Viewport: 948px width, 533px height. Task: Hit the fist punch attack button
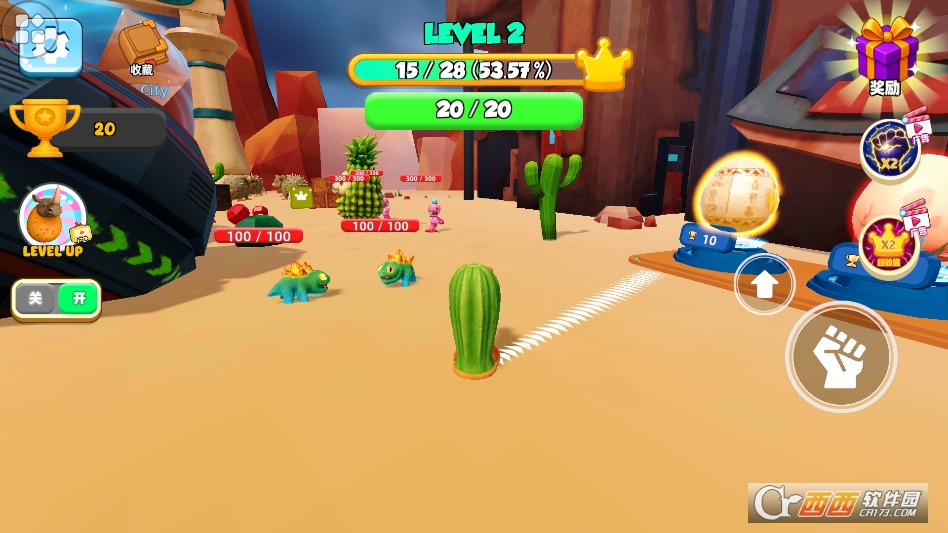[x=840, y=356]
